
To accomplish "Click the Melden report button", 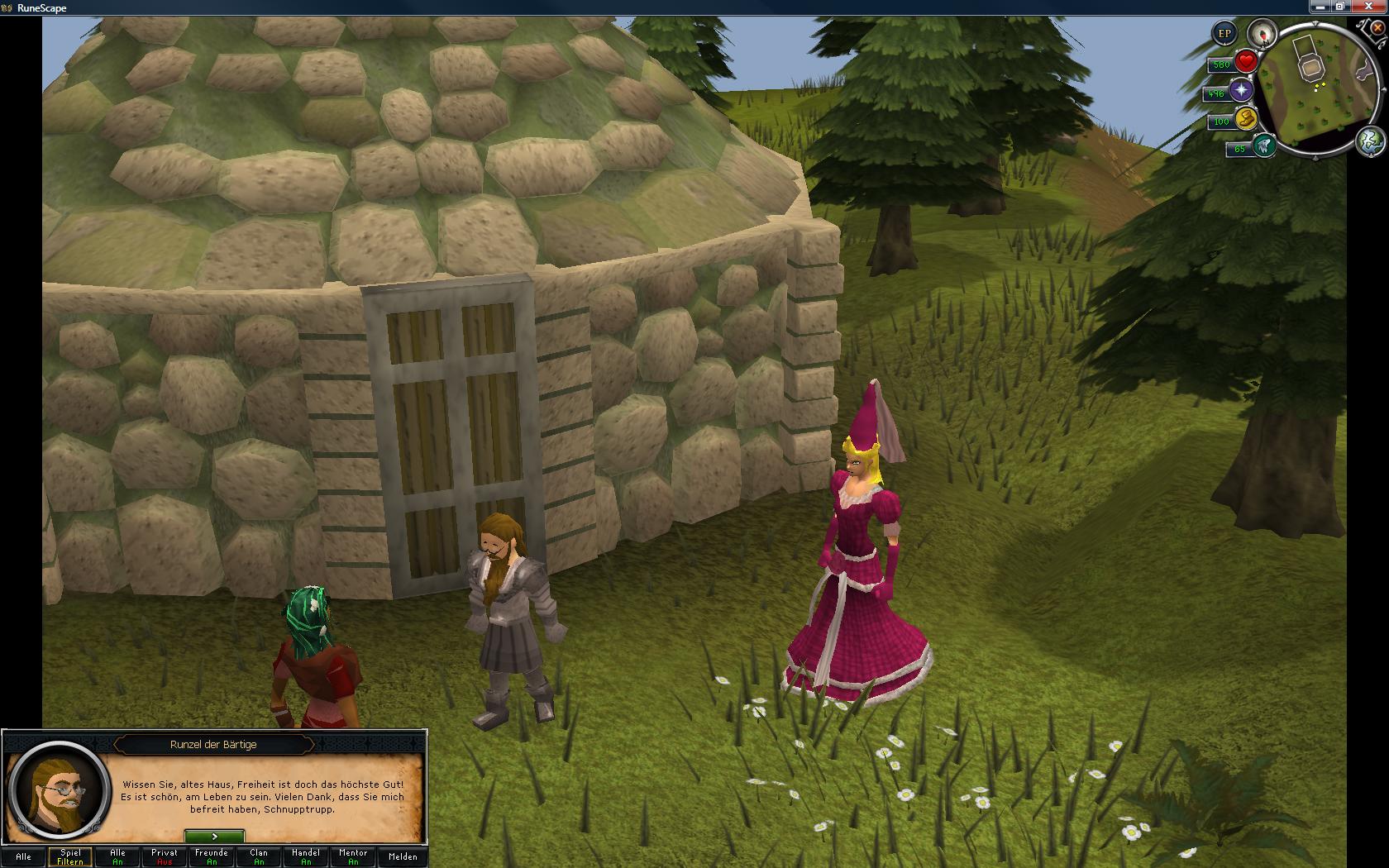I will (x=403, y=857).
